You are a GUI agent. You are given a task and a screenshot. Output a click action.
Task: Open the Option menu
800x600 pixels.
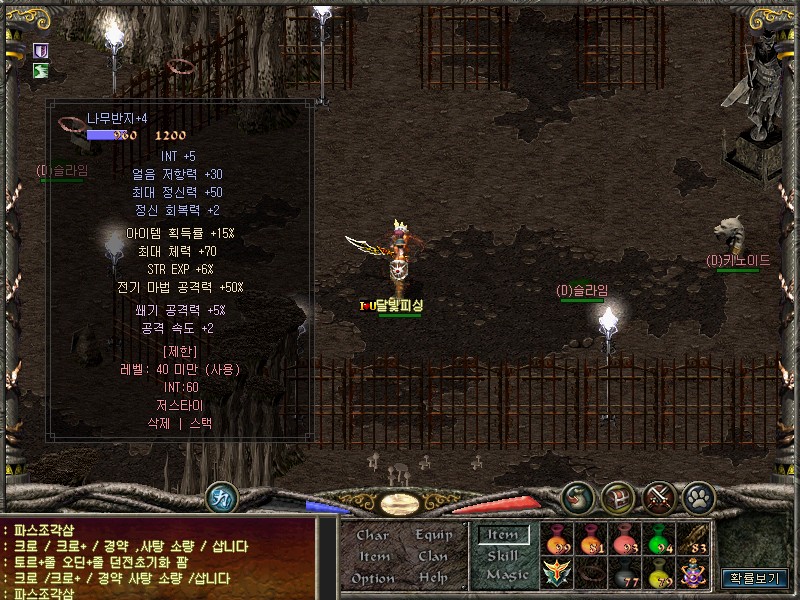tap(372, 578)
